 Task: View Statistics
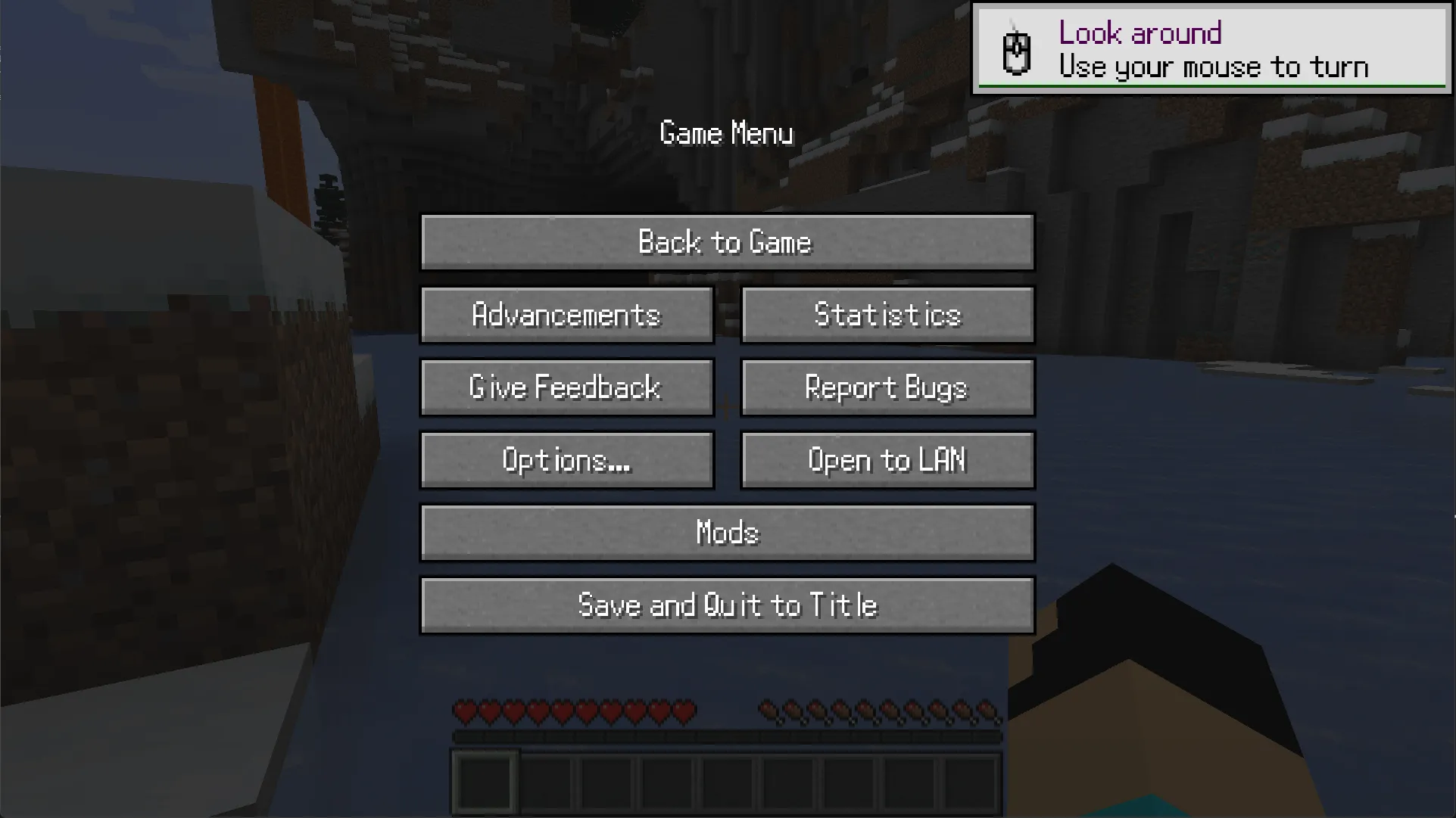point(887,315)
